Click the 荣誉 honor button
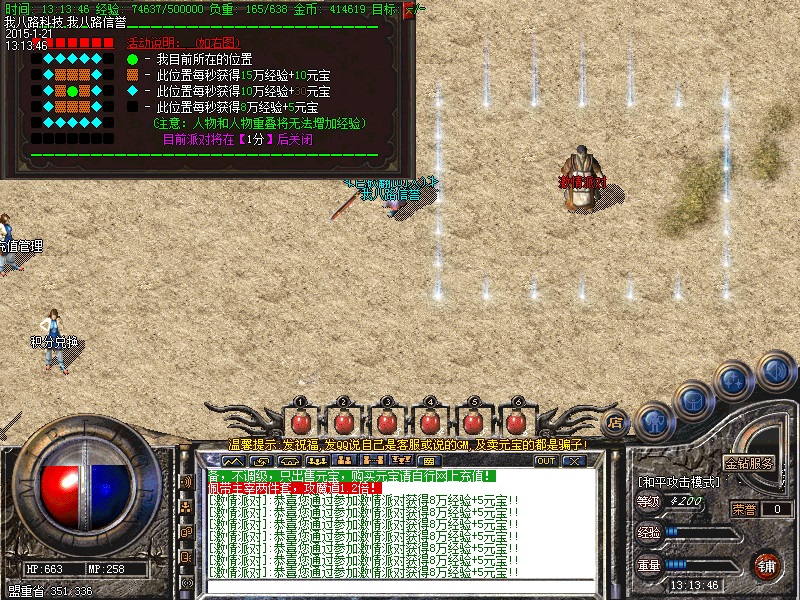The width and height of the screenshot is (800, 600). (x=743, y=509)
